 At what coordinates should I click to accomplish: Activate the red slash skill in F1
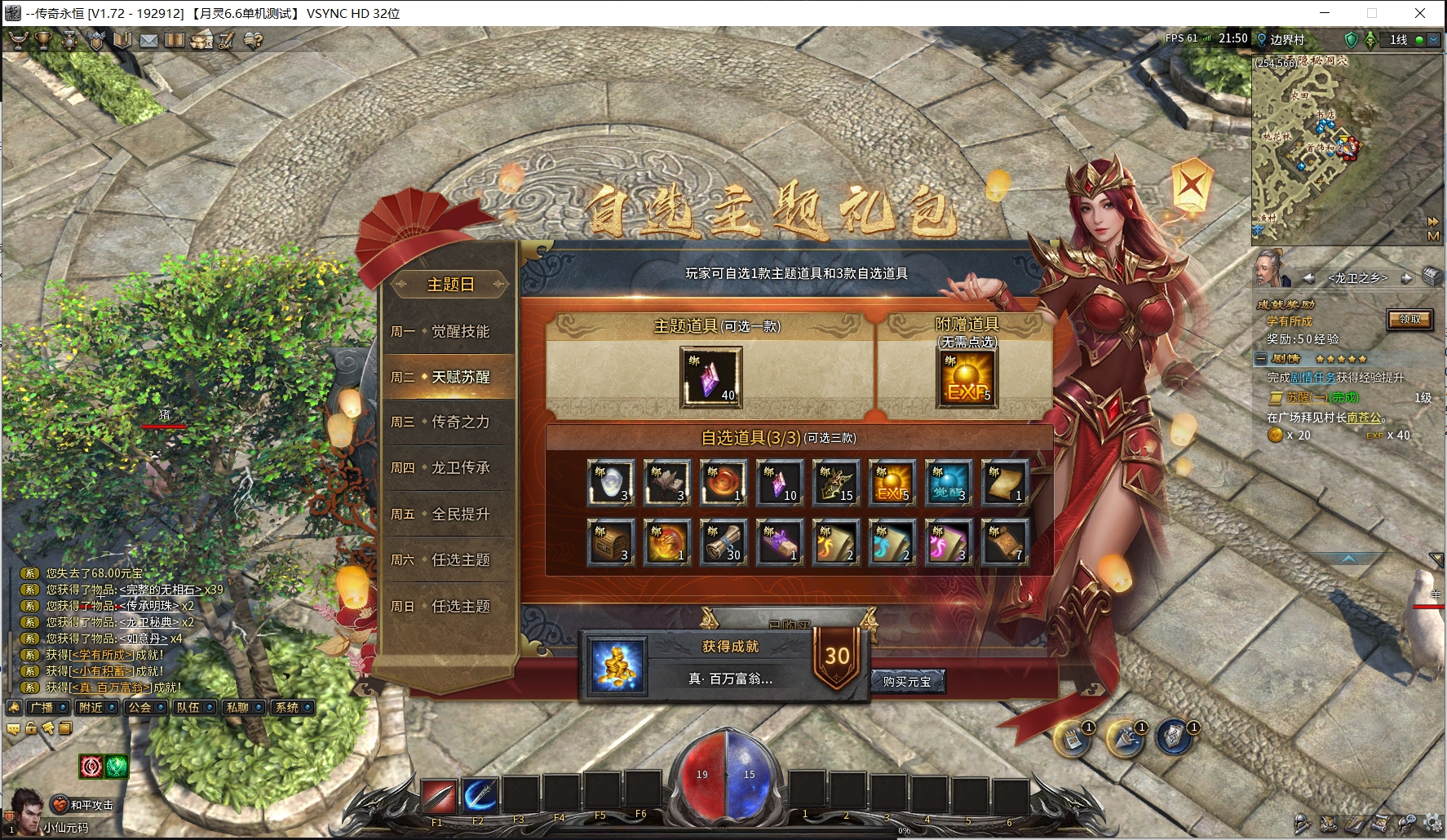[439, 797]
